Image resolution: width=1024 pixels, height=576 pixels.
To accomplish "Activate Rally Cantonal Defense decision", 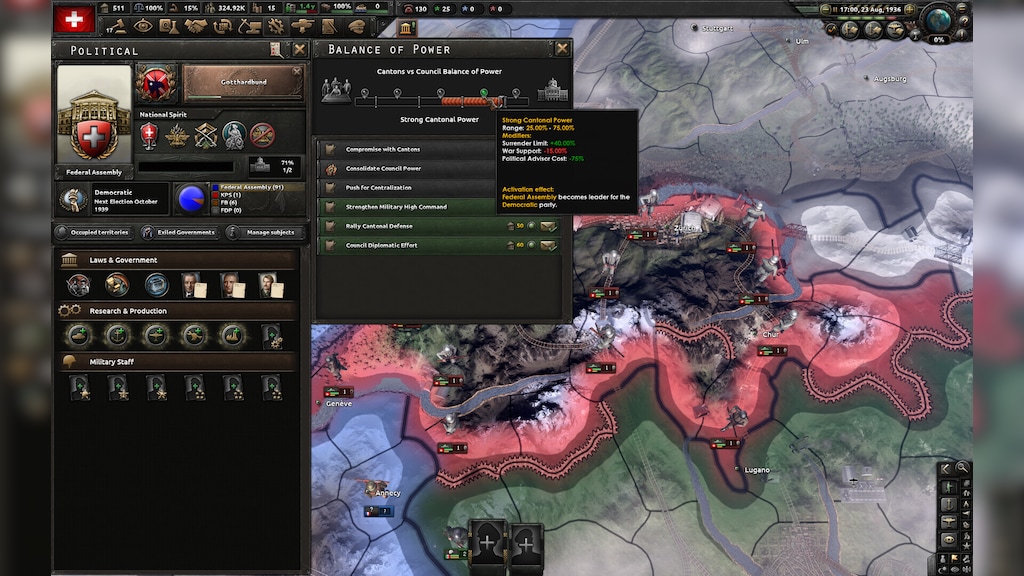I will click(x=549, y=226).
